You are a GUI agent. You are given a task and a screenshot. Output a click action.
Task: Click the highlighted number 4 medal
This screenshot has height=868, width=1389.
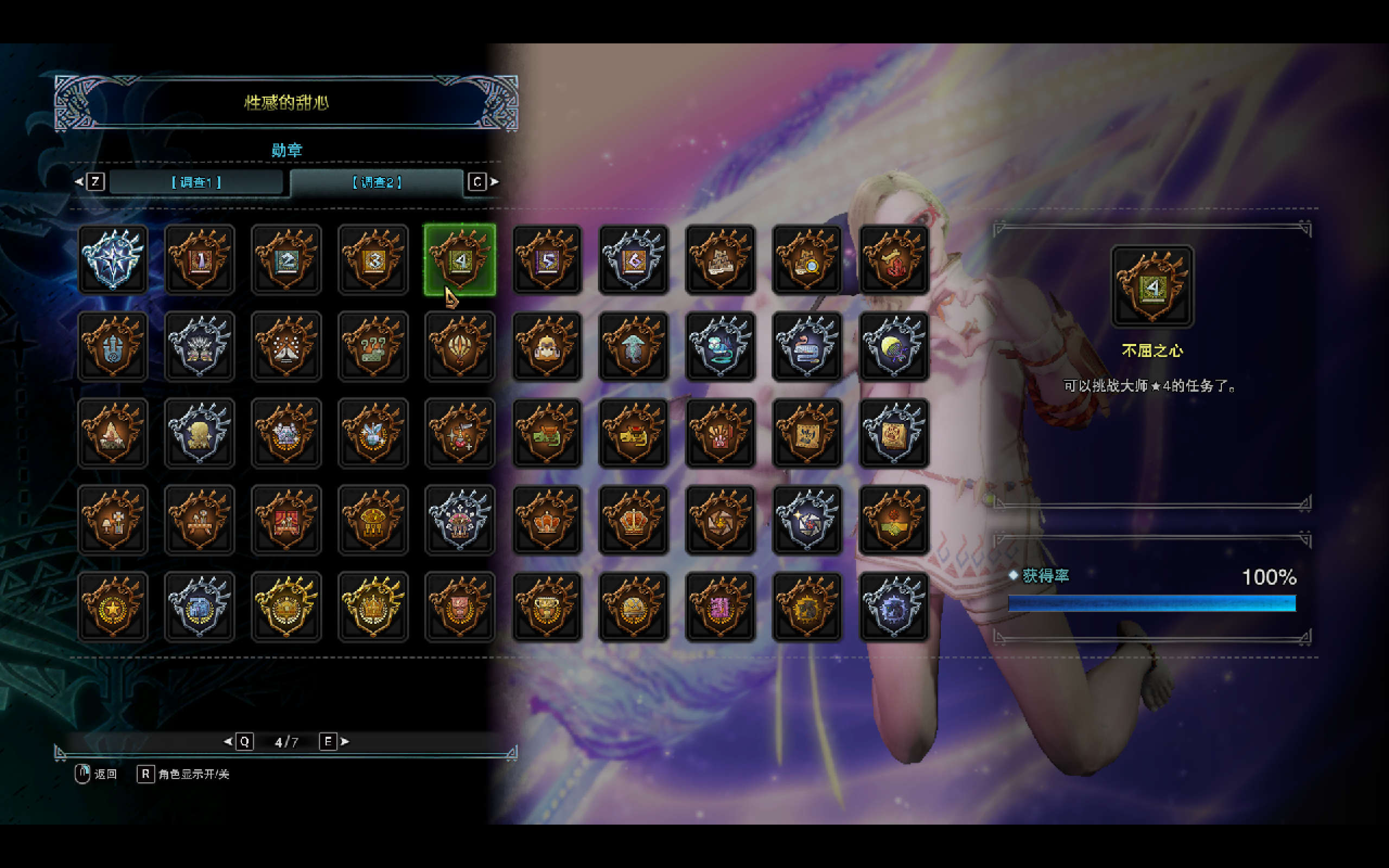(460, 259)
